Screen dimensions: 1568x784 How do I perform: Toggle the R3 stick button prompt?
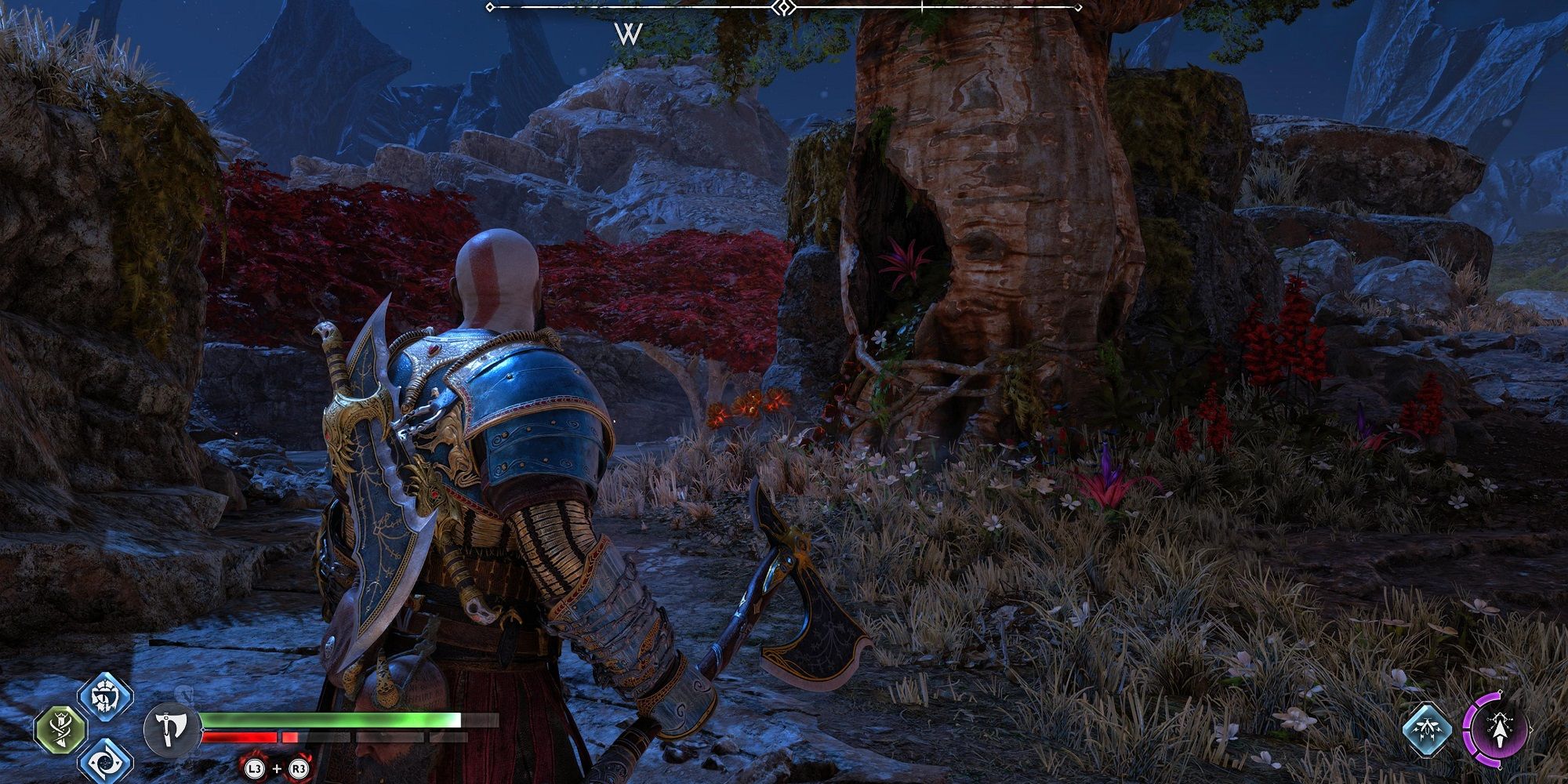(x=298, y=769)
